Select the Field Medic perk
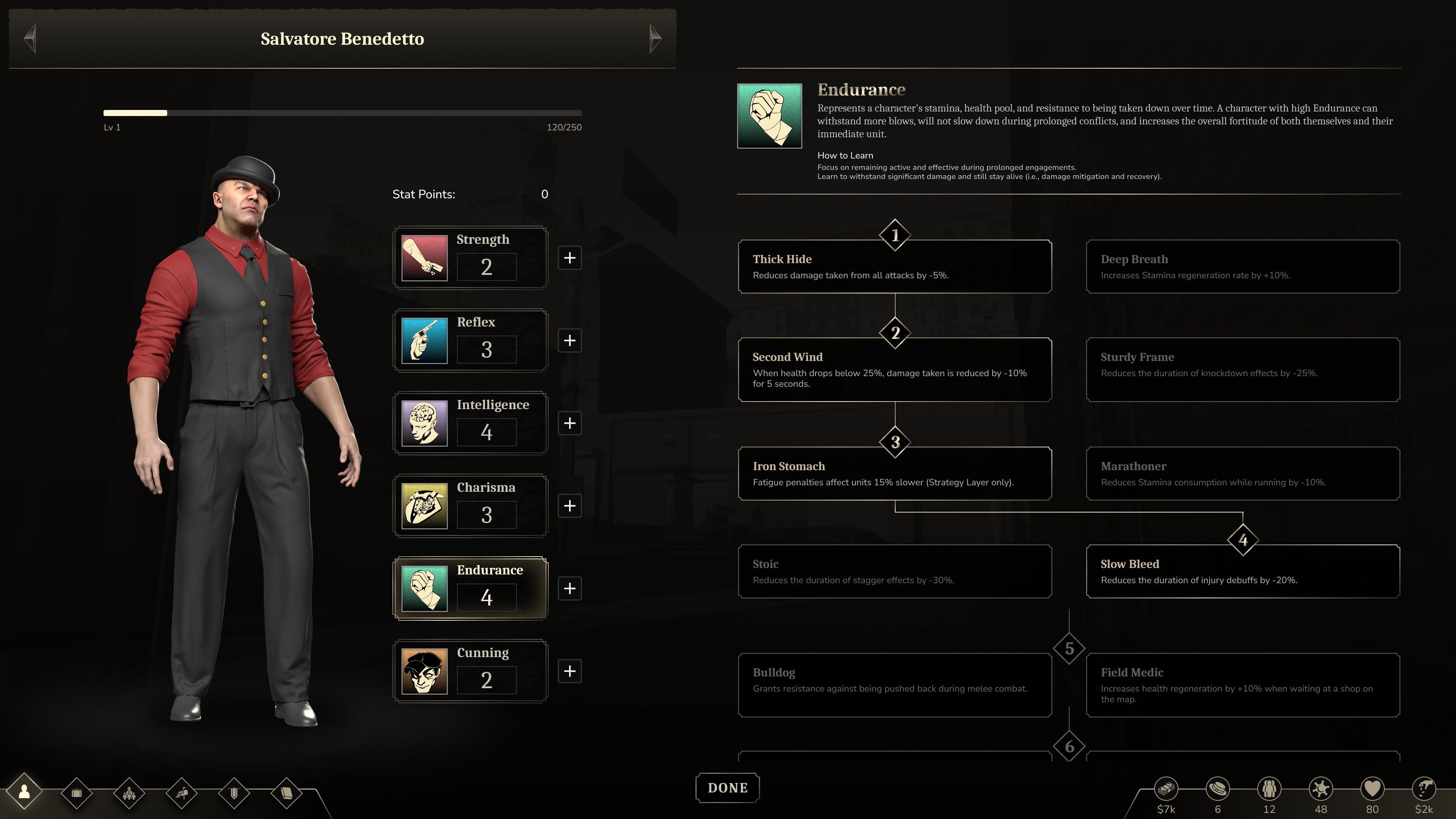Screen dimensions: 1456x819 coord(1243,685)
